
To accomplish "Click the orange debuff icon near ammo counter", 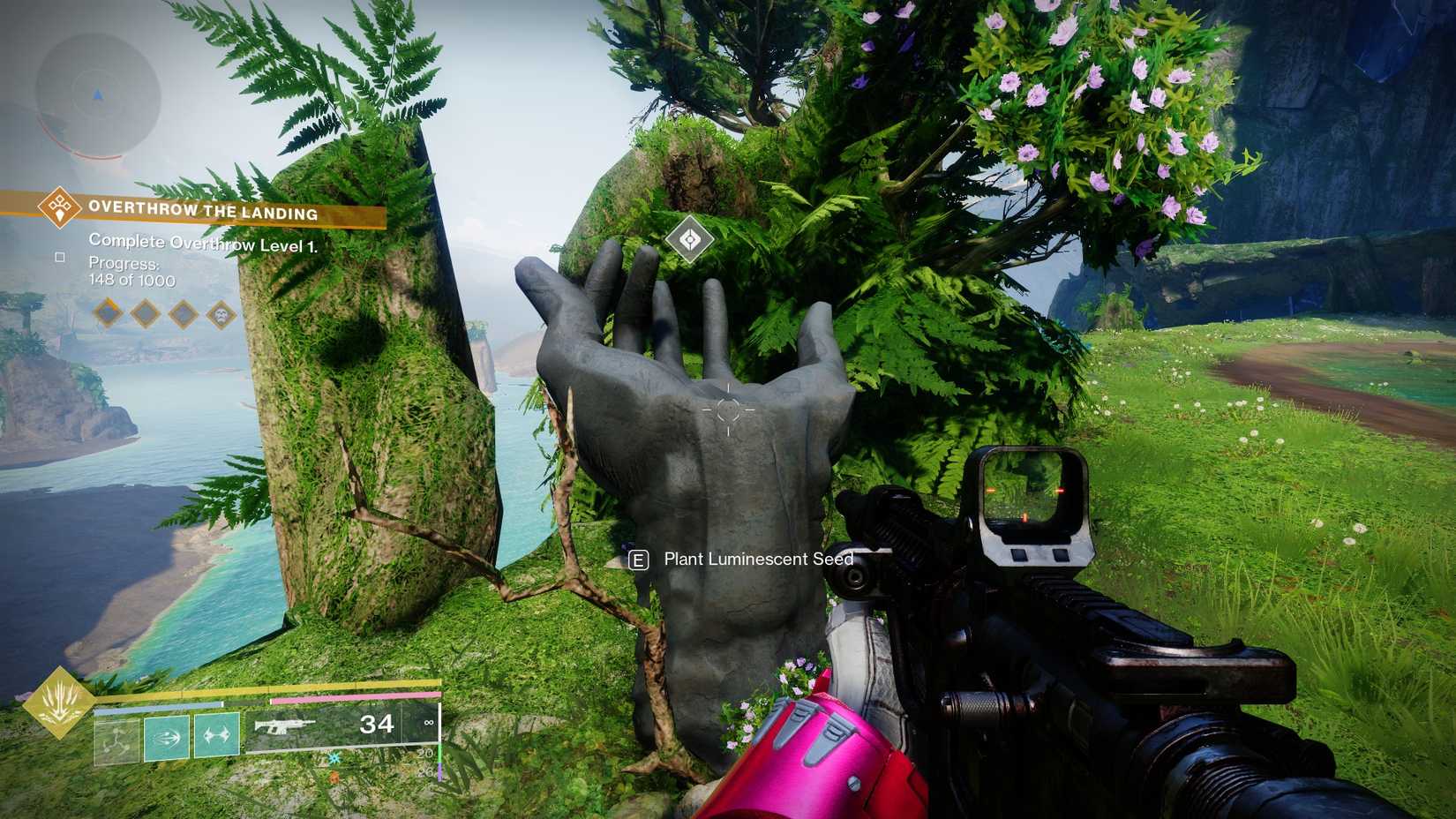I will (x=334, y=775).
